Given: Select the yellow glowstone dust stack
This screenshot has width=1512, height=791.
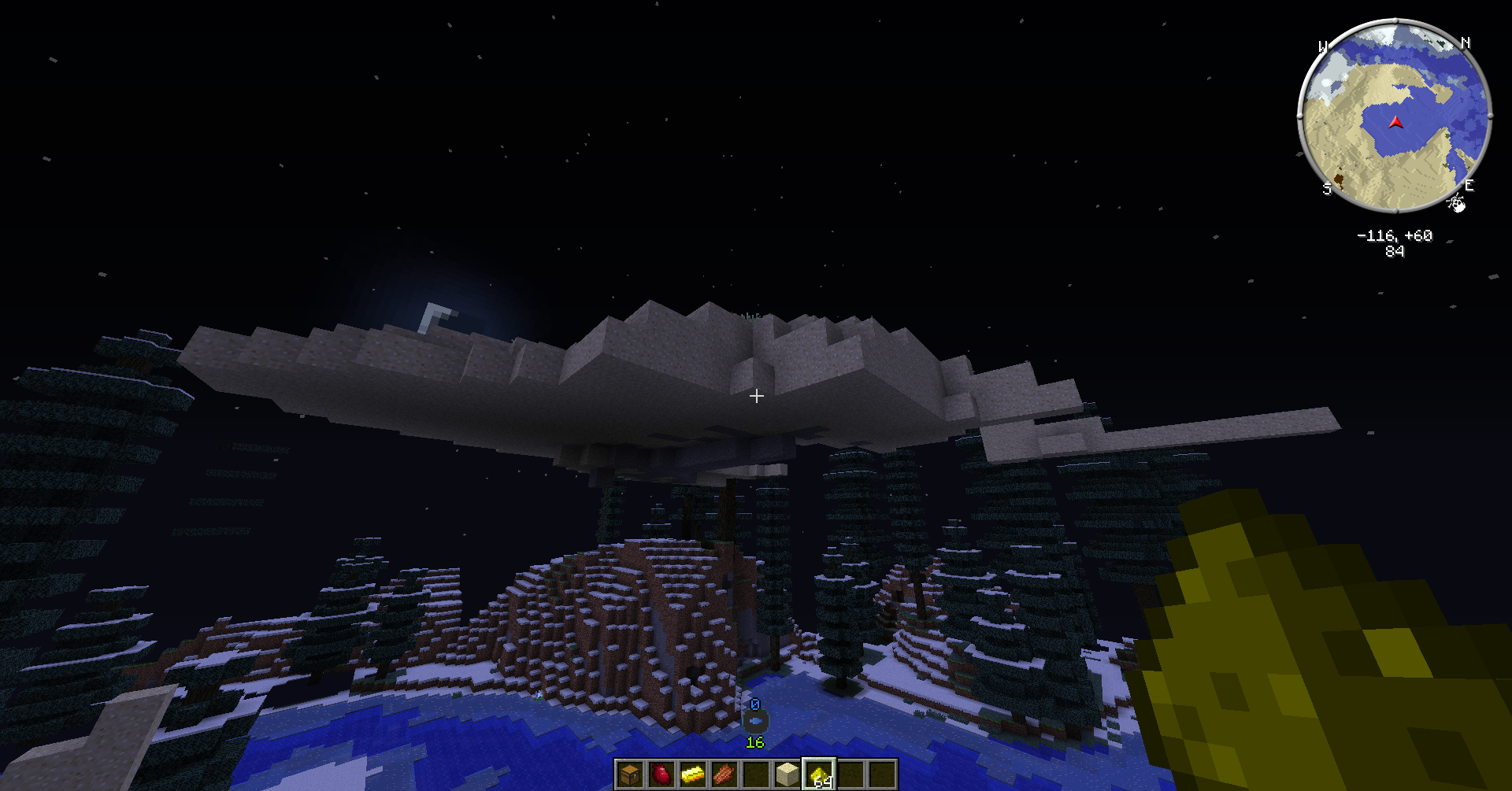Looking at the screenshot, I should click(x=819, y=774).
